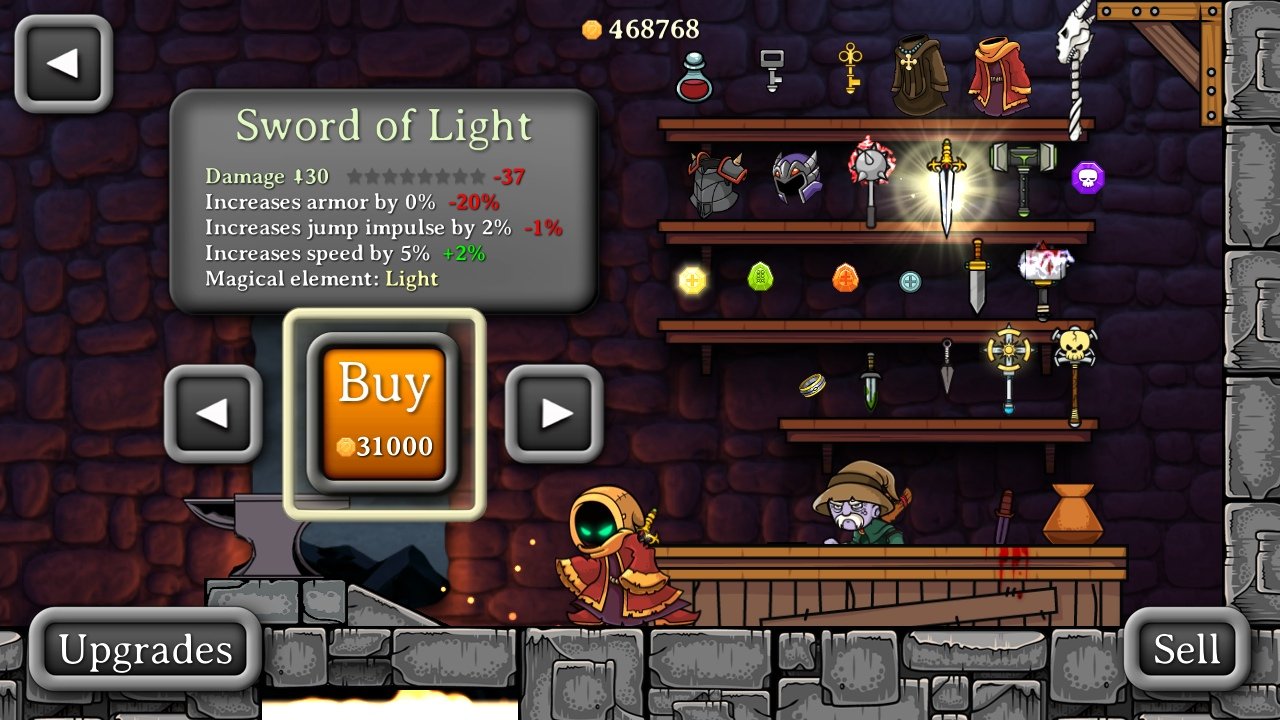
Task: Select the brown monk robe
Action: pyautogui.click(x=920, y=72)
